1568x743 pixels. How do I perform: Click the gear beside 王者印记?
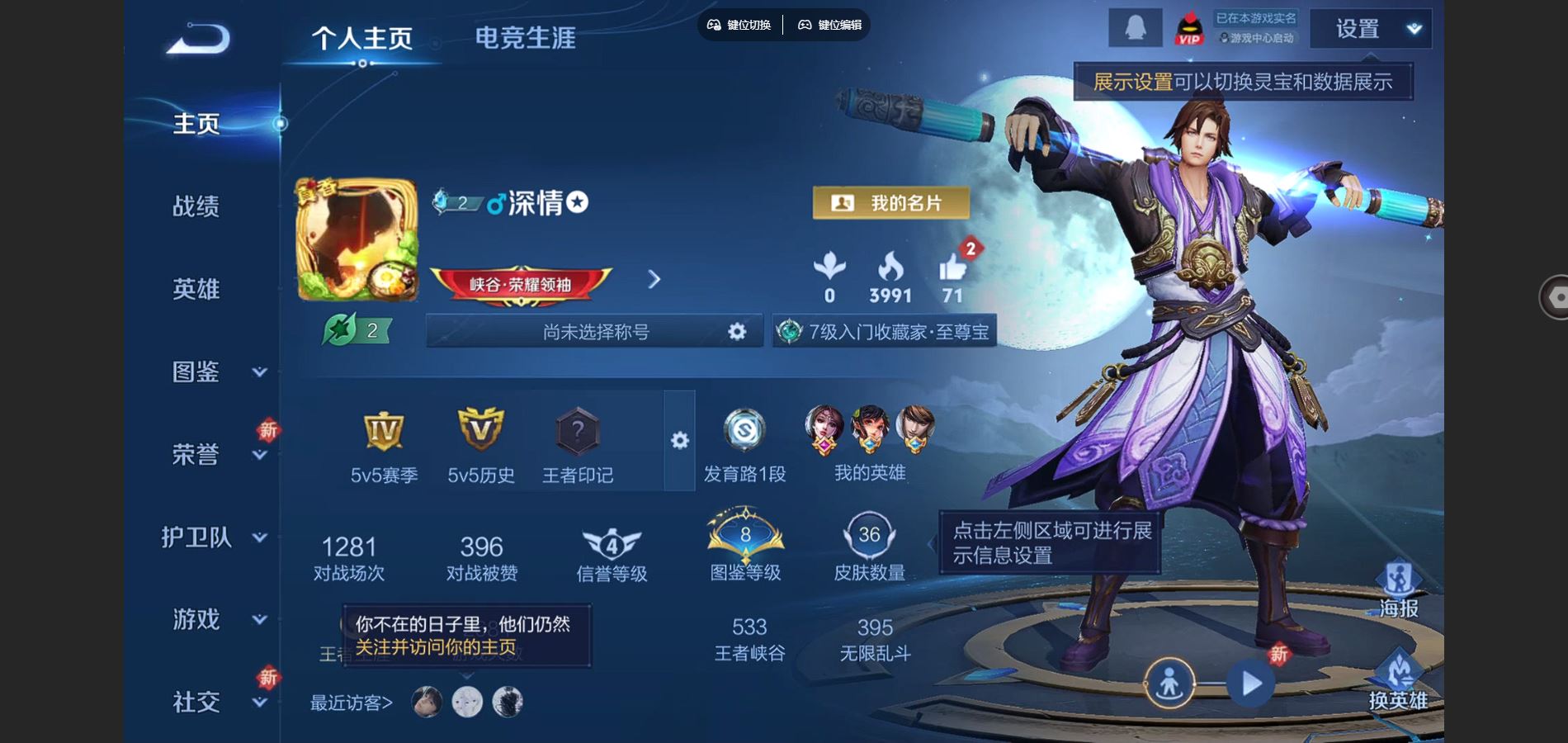678,442
